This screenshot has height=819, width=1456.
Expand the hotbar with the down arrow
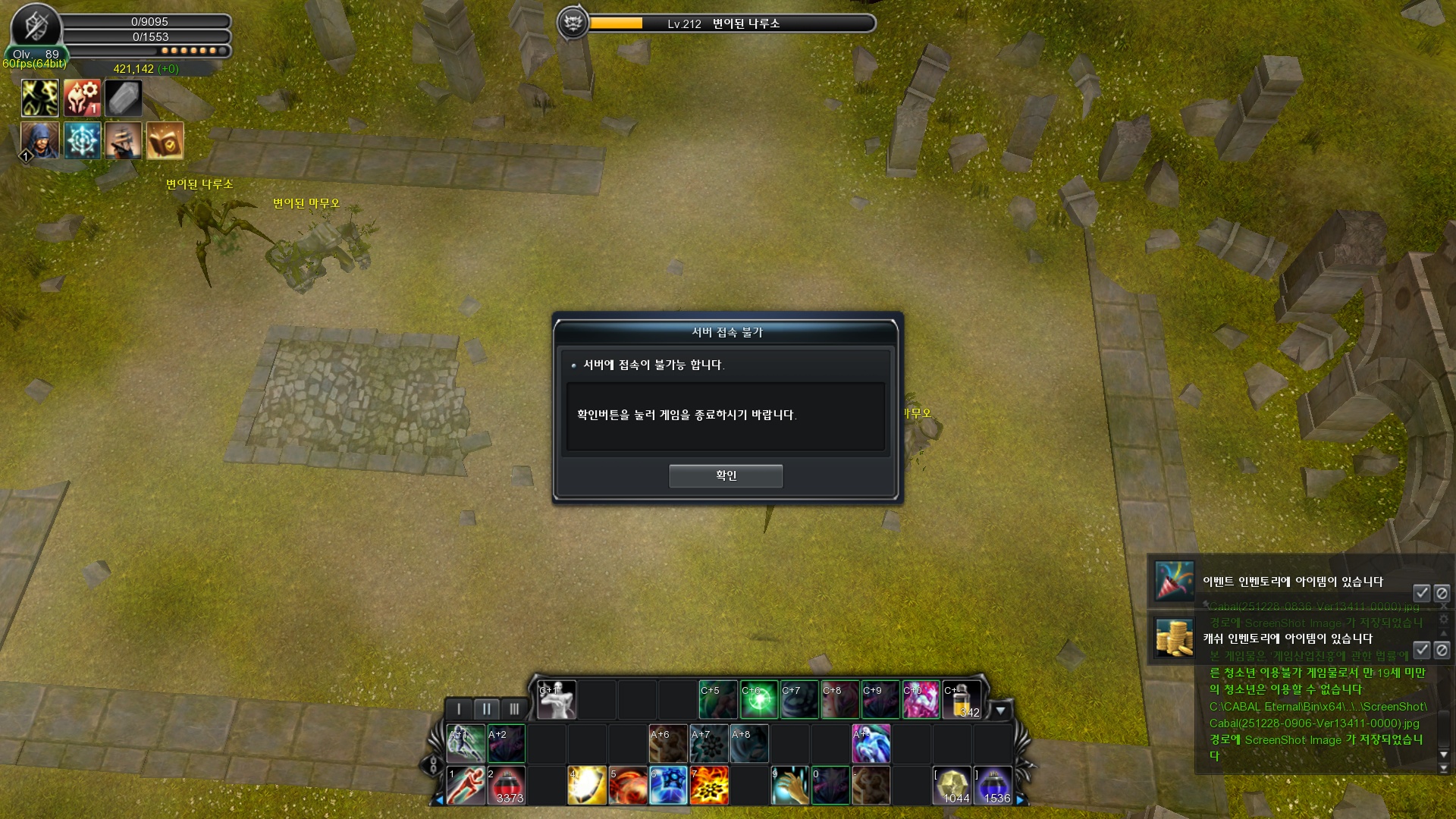(x=1000, y=711)
